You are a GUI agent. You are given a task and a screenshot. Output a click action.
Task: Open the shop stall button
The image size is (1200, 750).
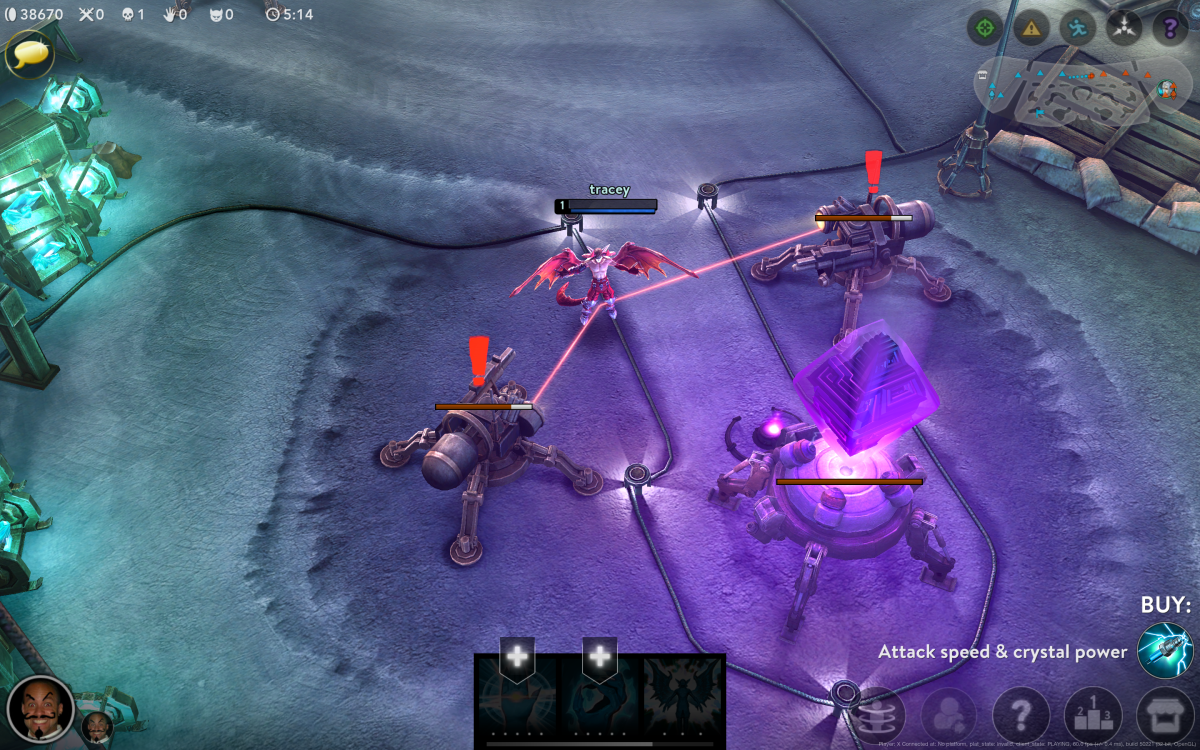(1165, 715)
